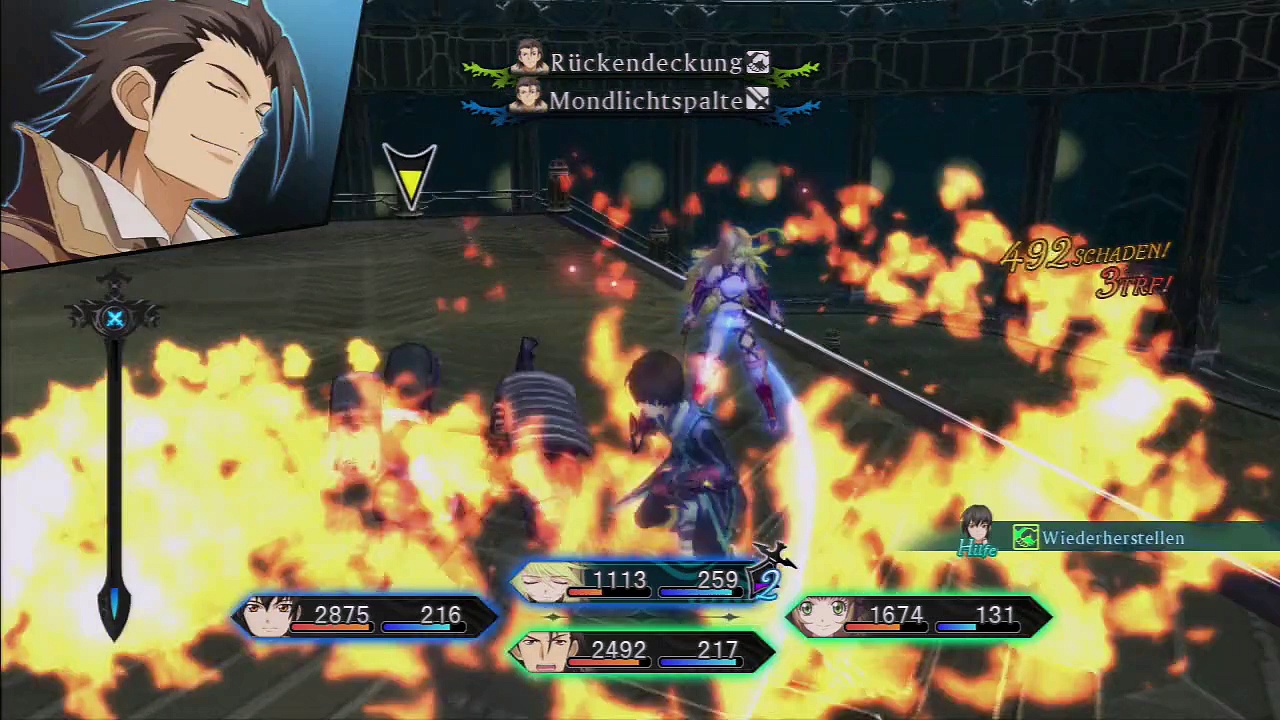Click the blonde character's panel with 1113 HP

[x=640, y=582]
